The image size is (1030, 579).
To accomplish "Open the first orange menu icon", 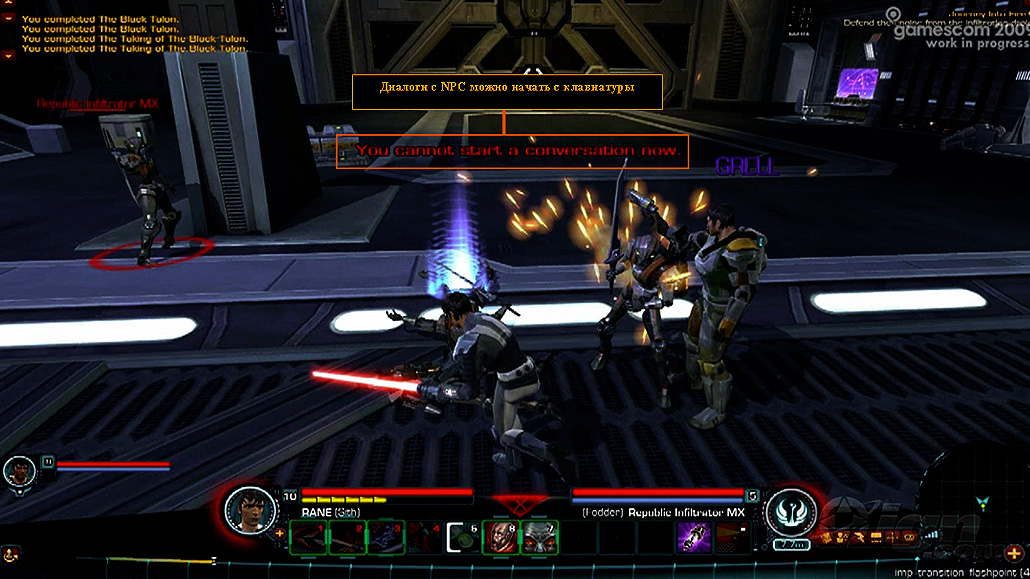I will click(827, 537).
